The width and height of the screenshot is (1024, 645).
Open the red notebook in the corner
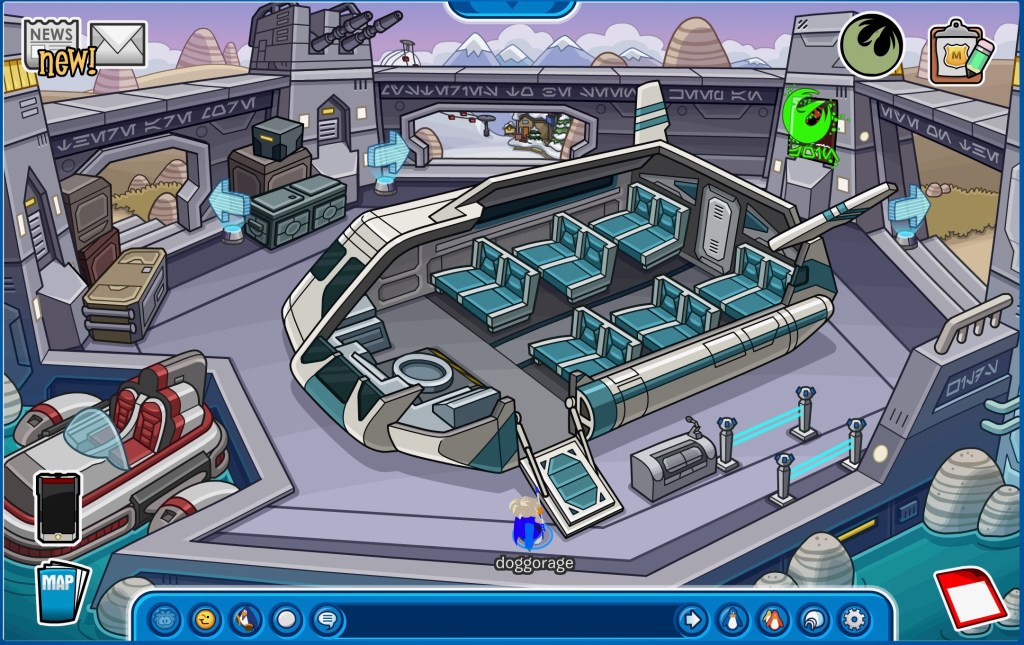tap(971, 597)
